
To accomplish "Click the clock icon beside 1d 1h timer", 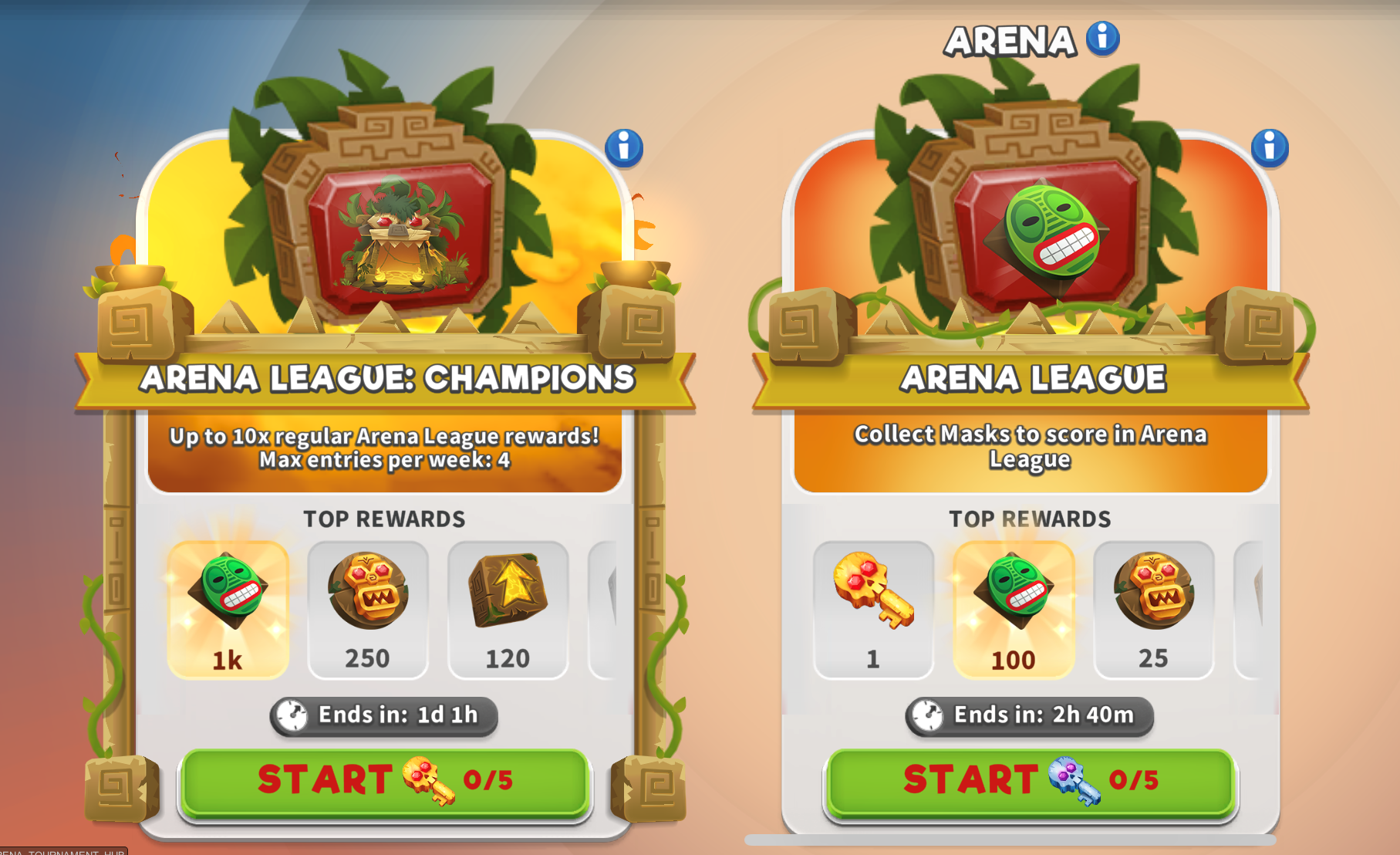I will pyautogui.click(x=293, y=715).
